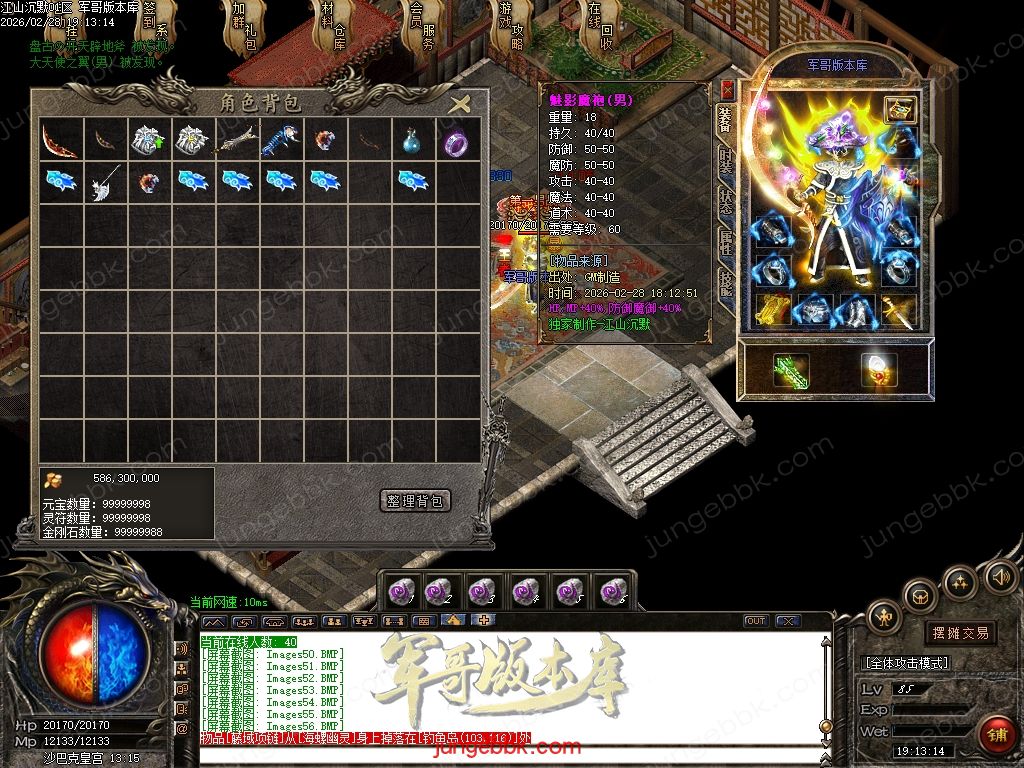
Task: Switch to the 时装 fashion tab
Action: coord(727,160)
